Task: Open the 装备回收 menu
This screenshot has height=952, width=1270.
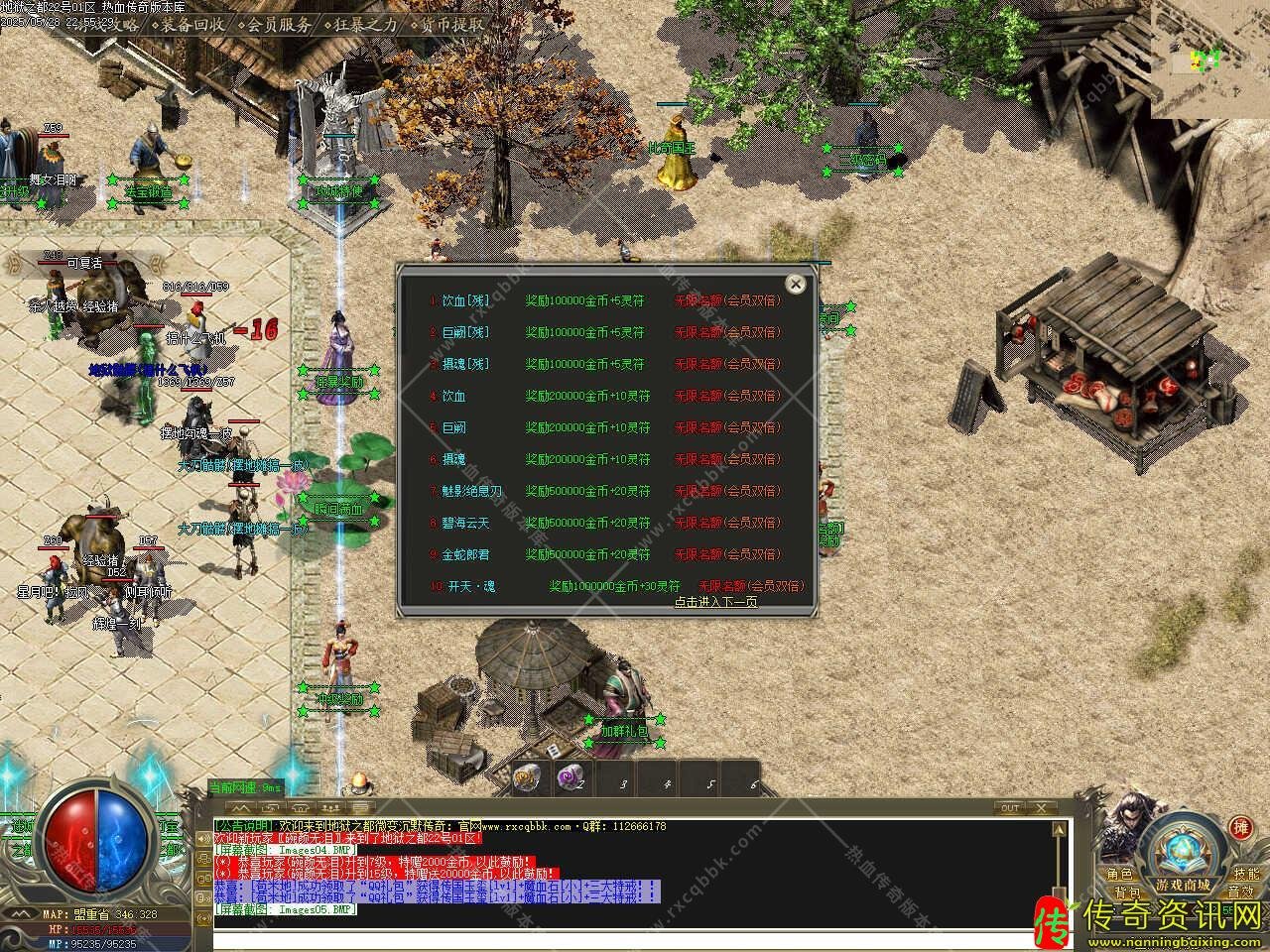Action: pyautogui.click(x=193, y=24)
